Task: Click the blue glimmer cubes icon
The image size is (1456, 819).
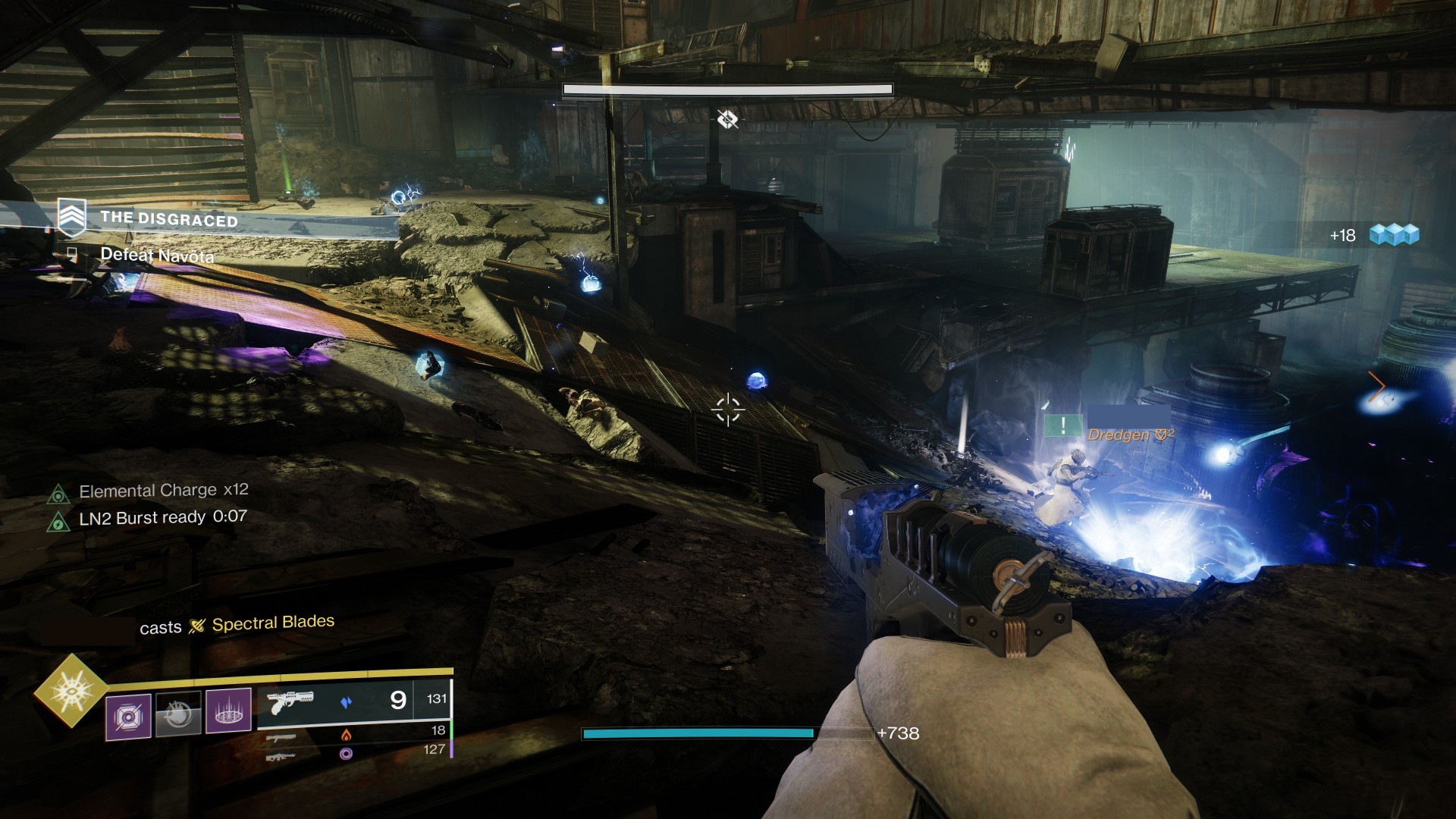Action: 1394,234
